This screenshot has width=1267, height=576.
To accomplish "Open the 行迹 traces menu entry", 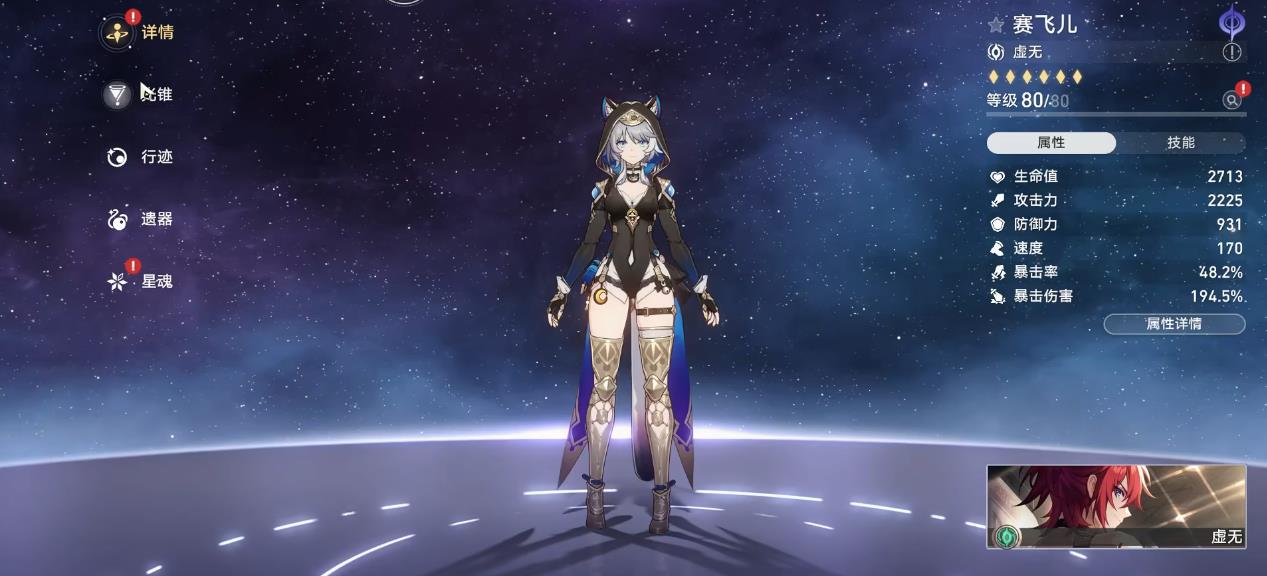I will tap(139, 157).
